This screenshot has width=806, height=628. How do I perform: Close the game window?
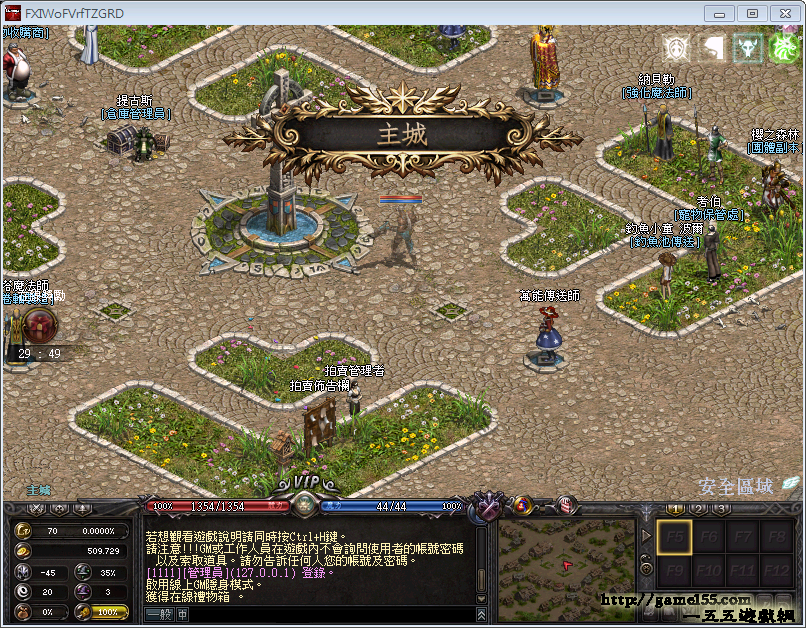coord(783,13)
